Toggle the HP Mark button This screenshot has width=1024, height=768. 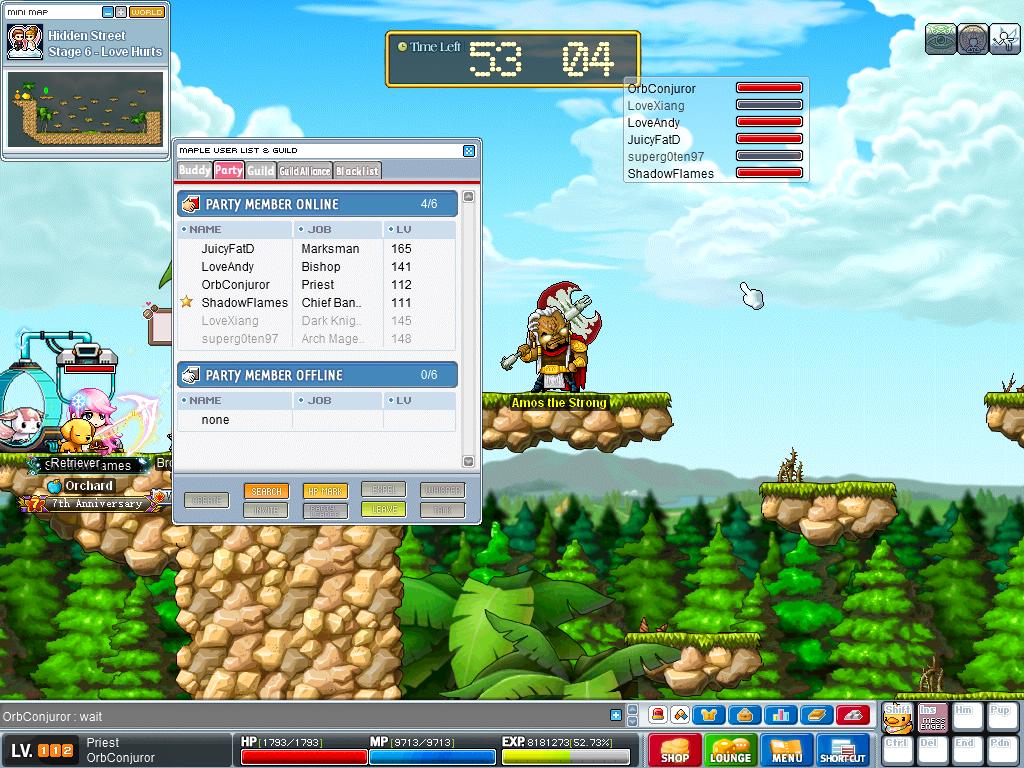(x=325, y=491)
